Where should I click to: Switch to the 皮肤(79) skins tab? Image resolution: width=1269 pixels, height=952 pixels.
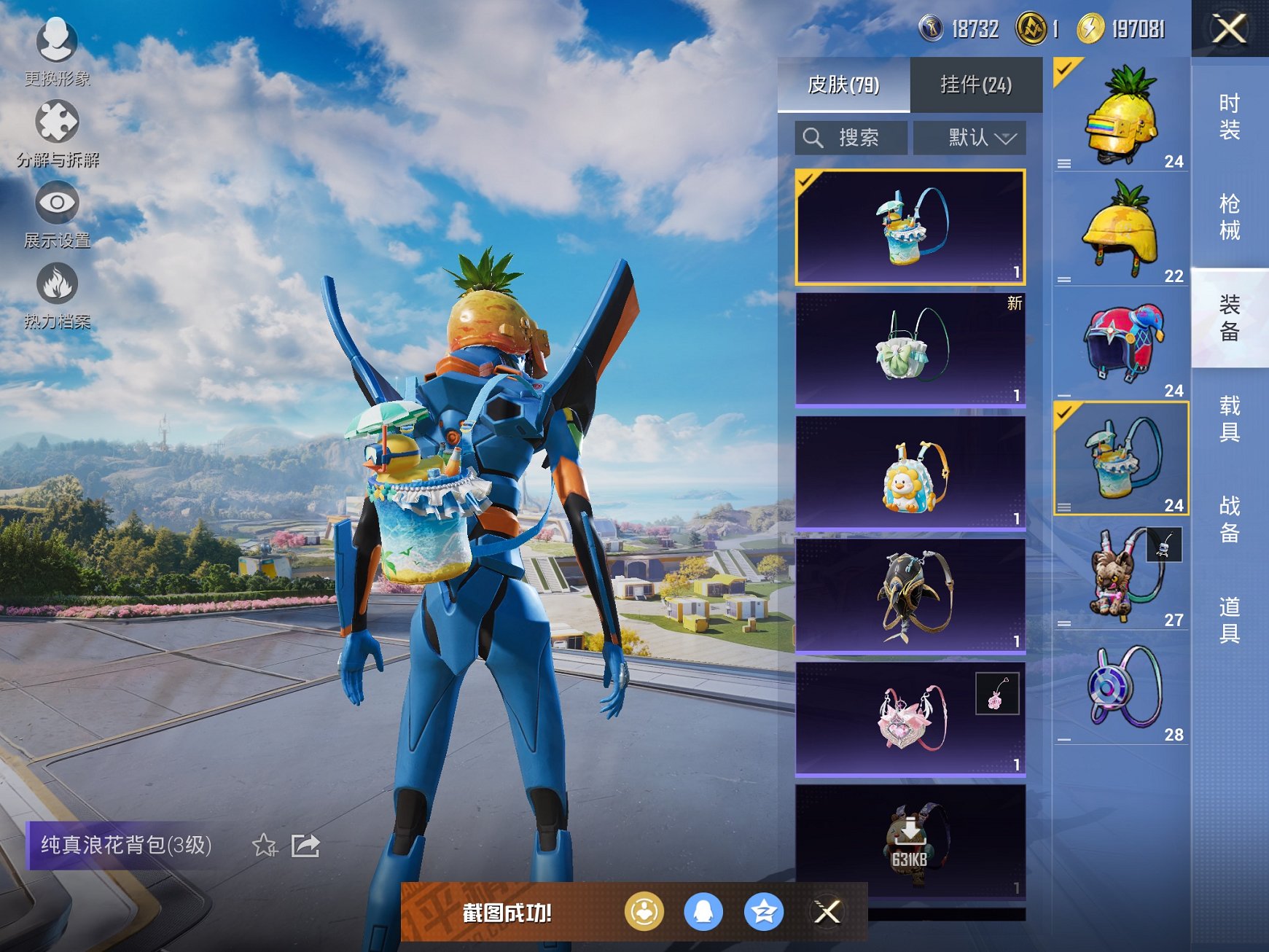(843, 85)
